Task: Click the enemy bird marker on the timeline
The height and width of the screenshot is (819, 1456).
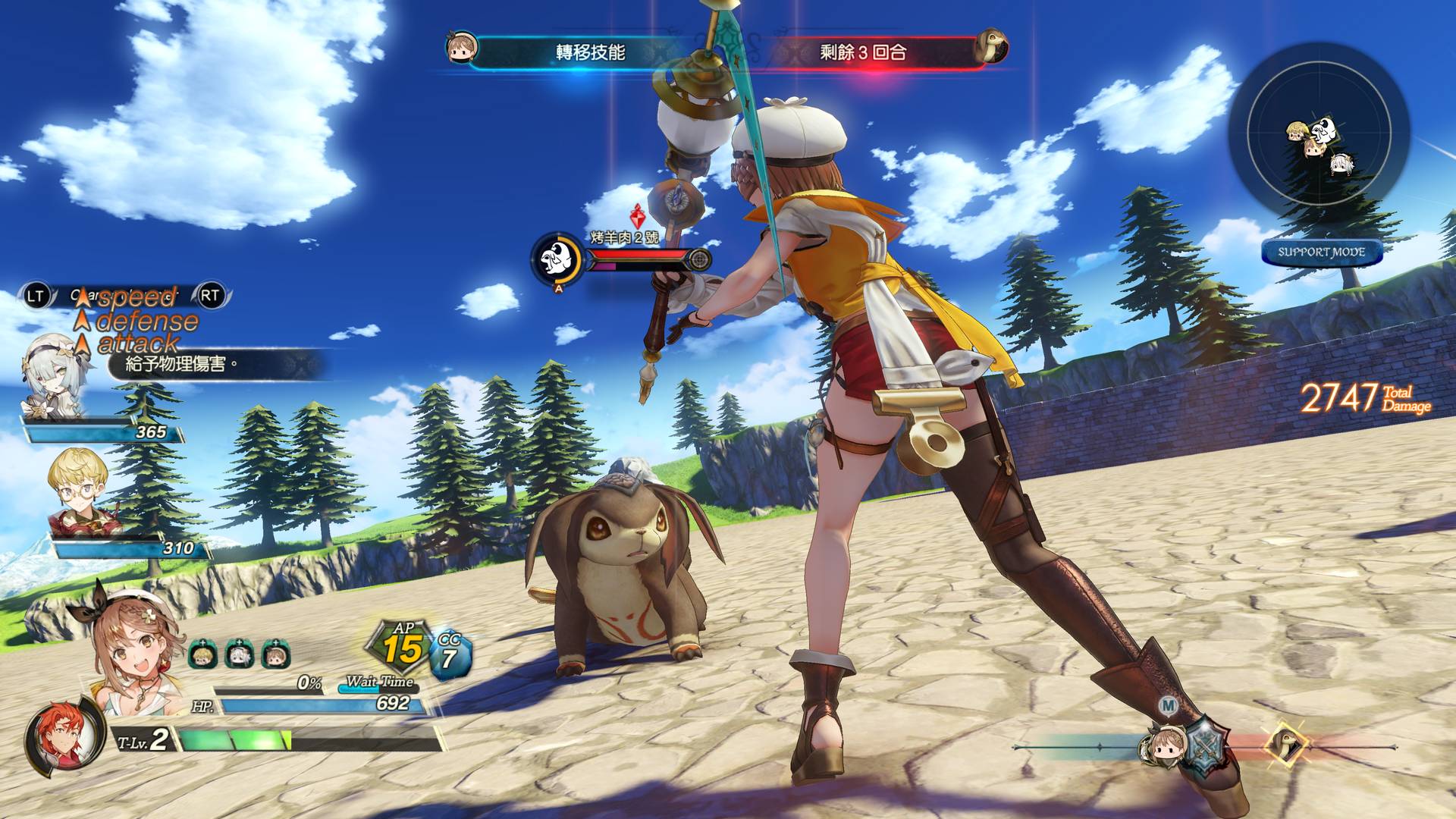Action: tap(1285, 744)
